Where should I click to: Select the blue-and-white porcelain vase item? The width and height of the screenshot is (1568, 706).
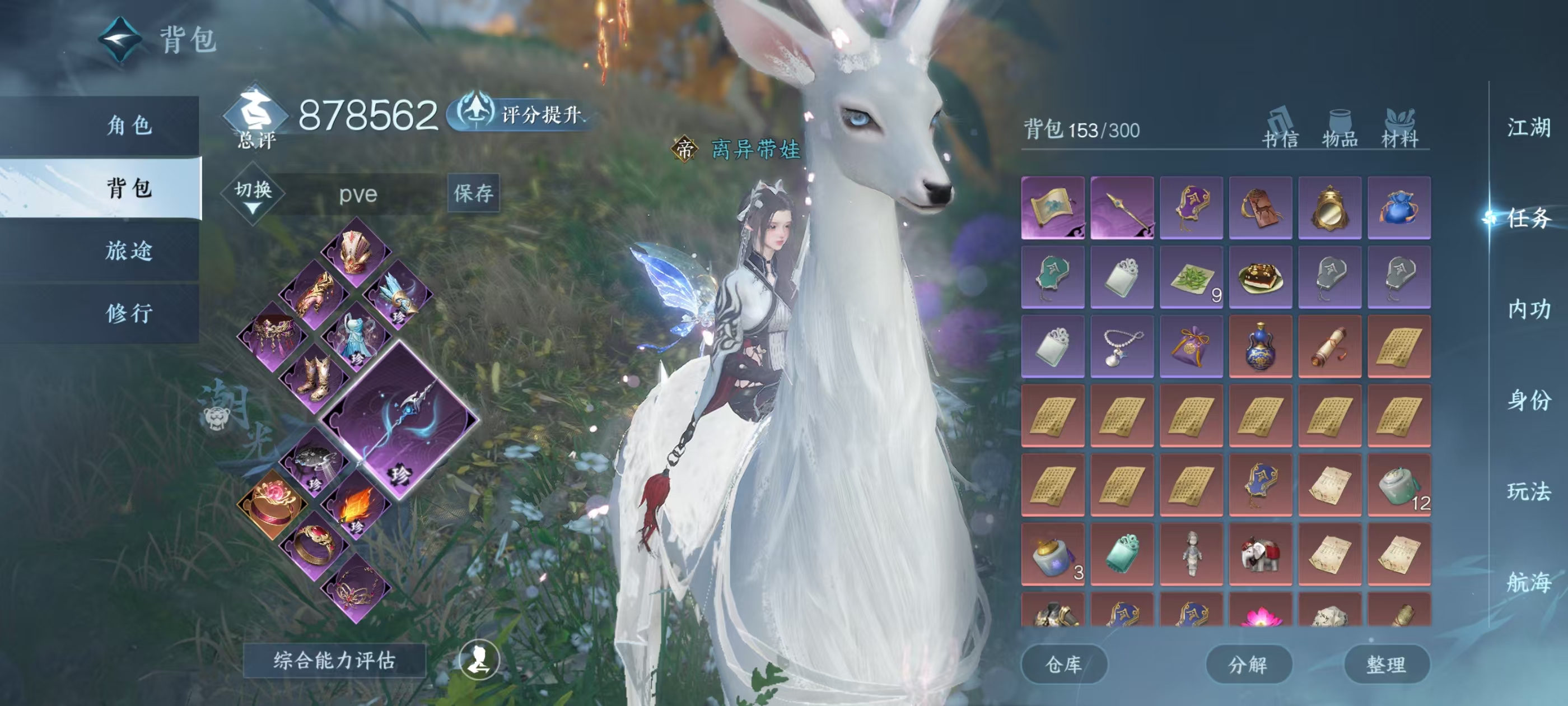coord(1261,347)
